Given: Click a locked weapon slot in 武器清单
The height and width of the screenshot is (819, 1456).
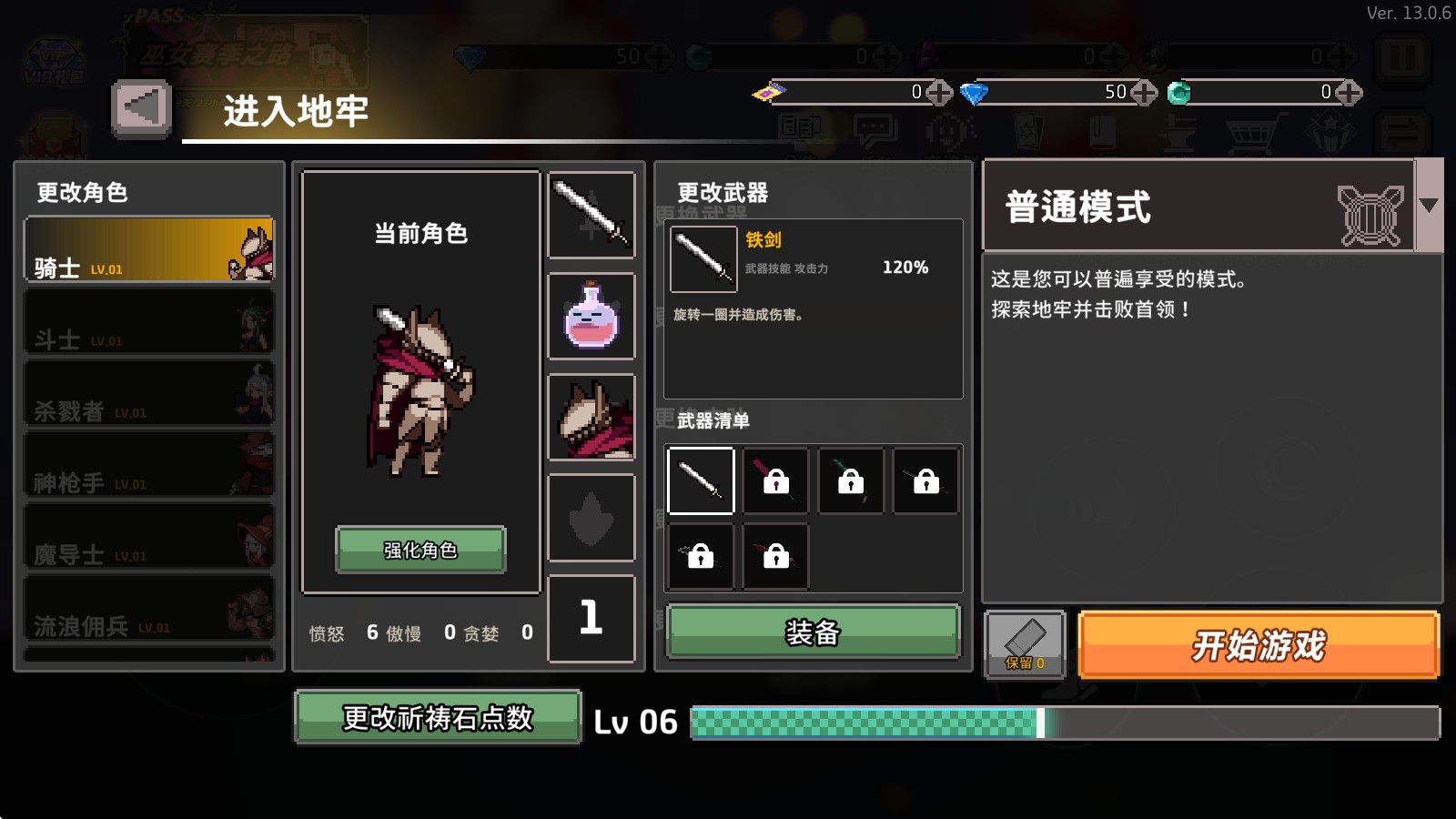Looking at the screenshot, I should 775,480.
